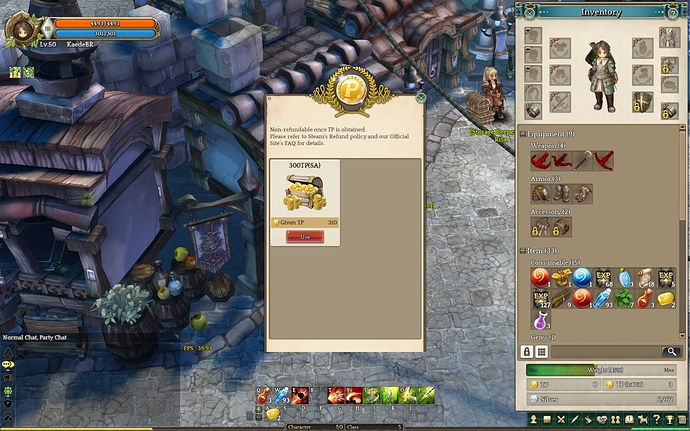Select the purple potion flask
The image size is (690, 431).
(540, 320)
